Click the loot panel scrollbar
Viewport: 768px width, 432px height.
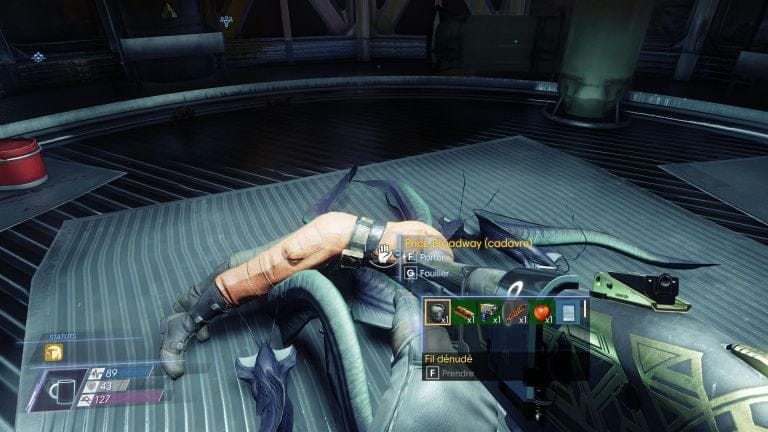tap(584, 312)
